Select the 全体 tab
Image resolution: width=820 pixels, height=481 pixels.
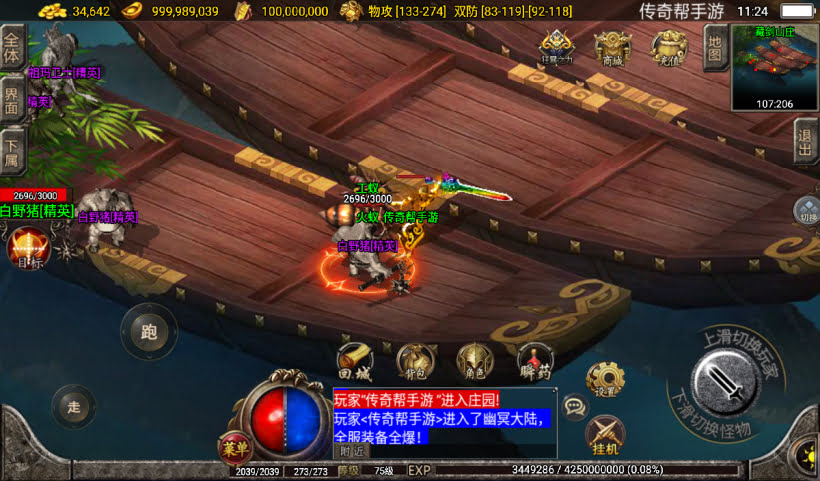12,48
